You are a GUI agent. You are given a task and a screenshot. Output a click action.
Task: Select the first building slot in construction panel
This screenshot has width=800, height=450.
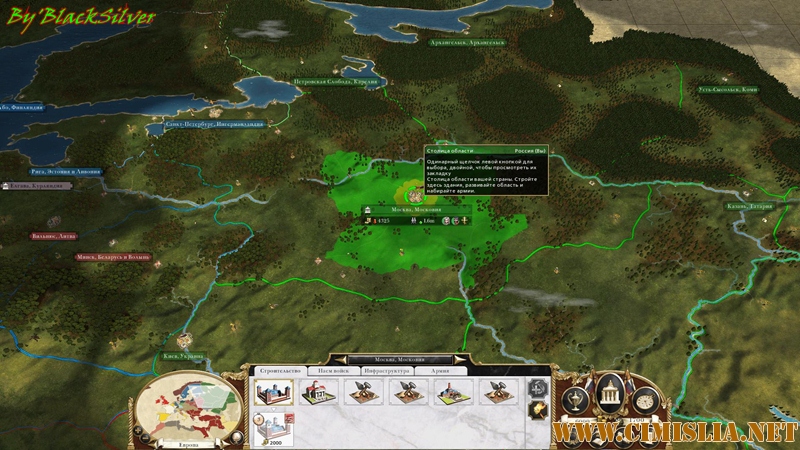tap(272, 392)
